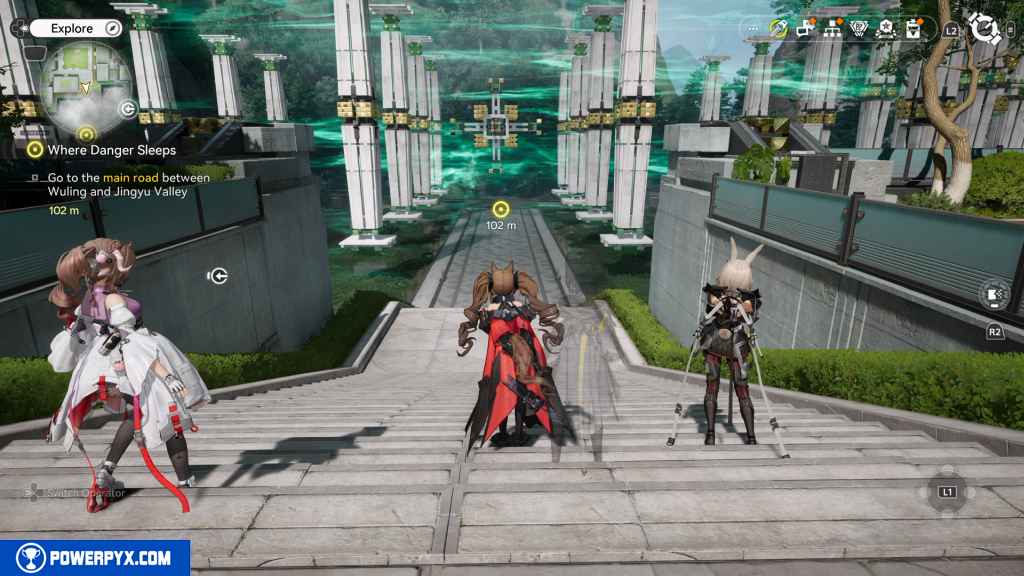
Task: Open the chat messages icon
Action: click(x=805, y=29)
